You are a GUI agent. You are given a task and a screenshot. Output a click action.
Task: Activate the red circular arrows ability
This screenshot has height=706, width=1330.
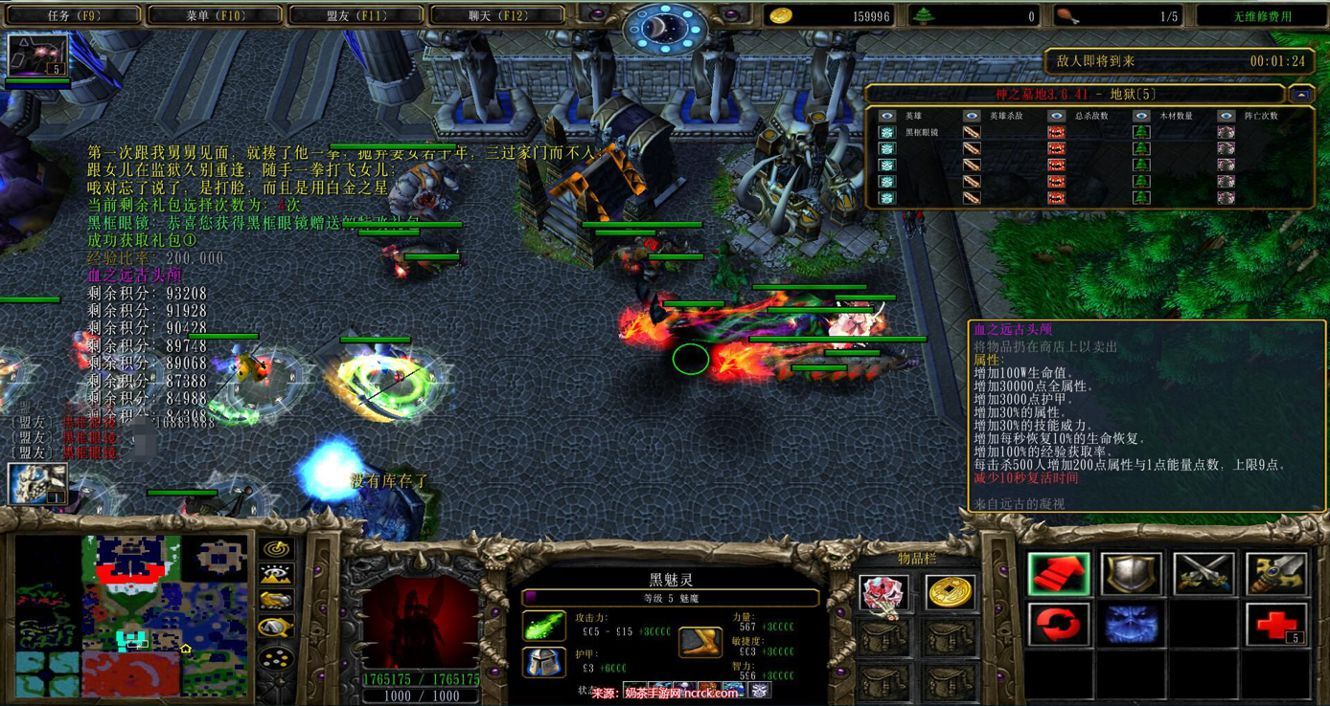coord(1058,625)
